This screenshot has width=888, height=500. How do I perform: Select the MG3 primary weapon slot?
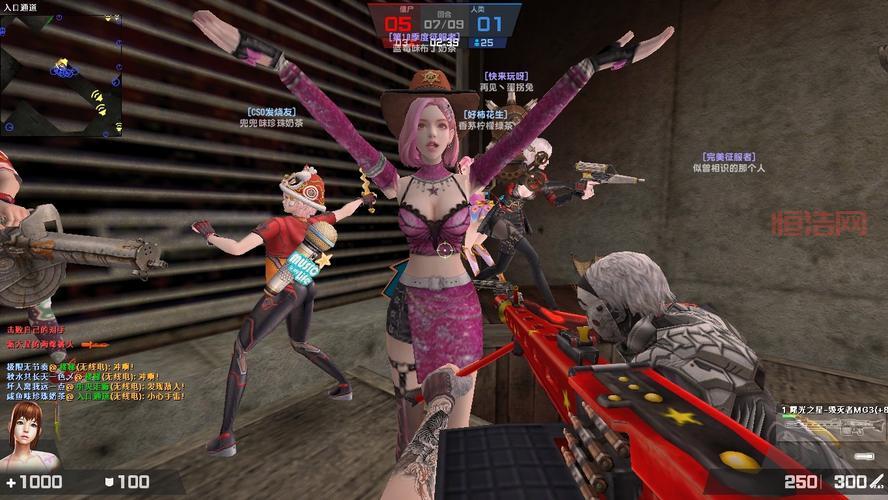click(832, 411)
